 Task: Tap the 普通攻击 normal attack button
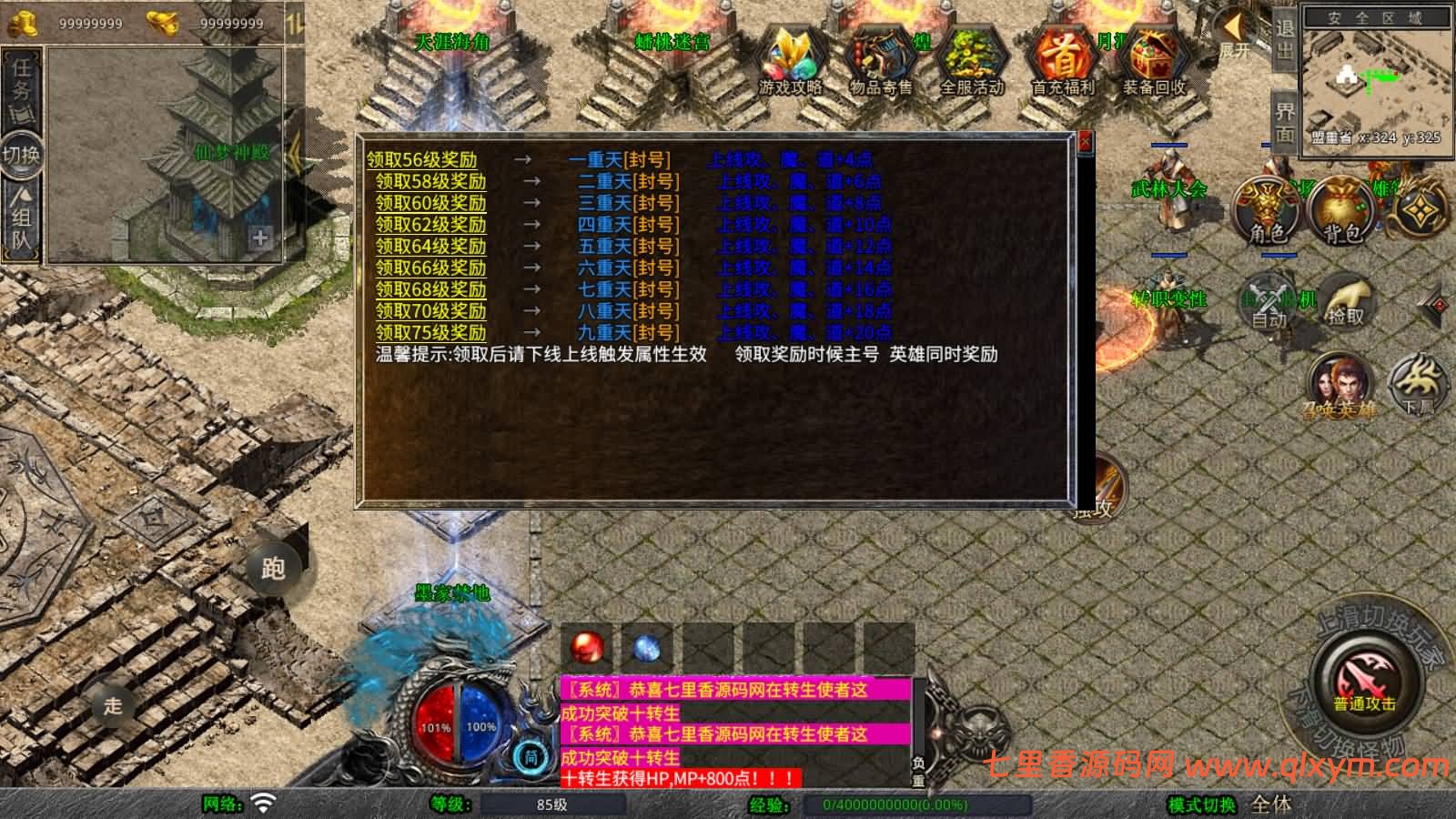coord(1364,682)
